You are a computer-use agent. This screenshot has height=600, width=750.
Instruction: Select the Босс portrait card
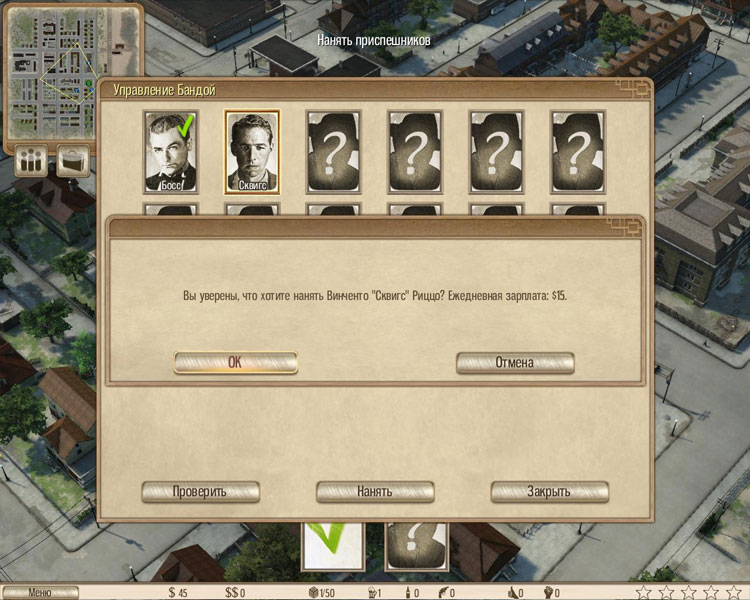point(171,151)
